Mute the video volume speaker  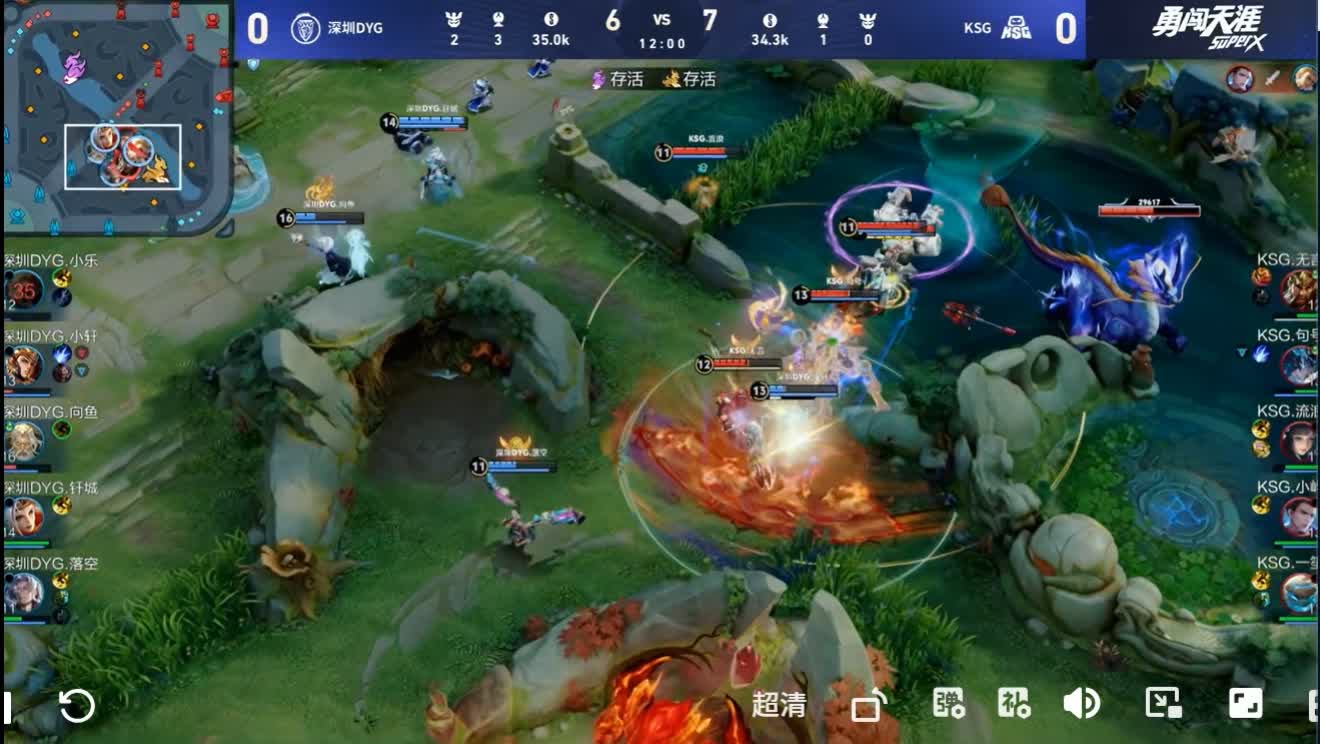[x=1081, y=704]
